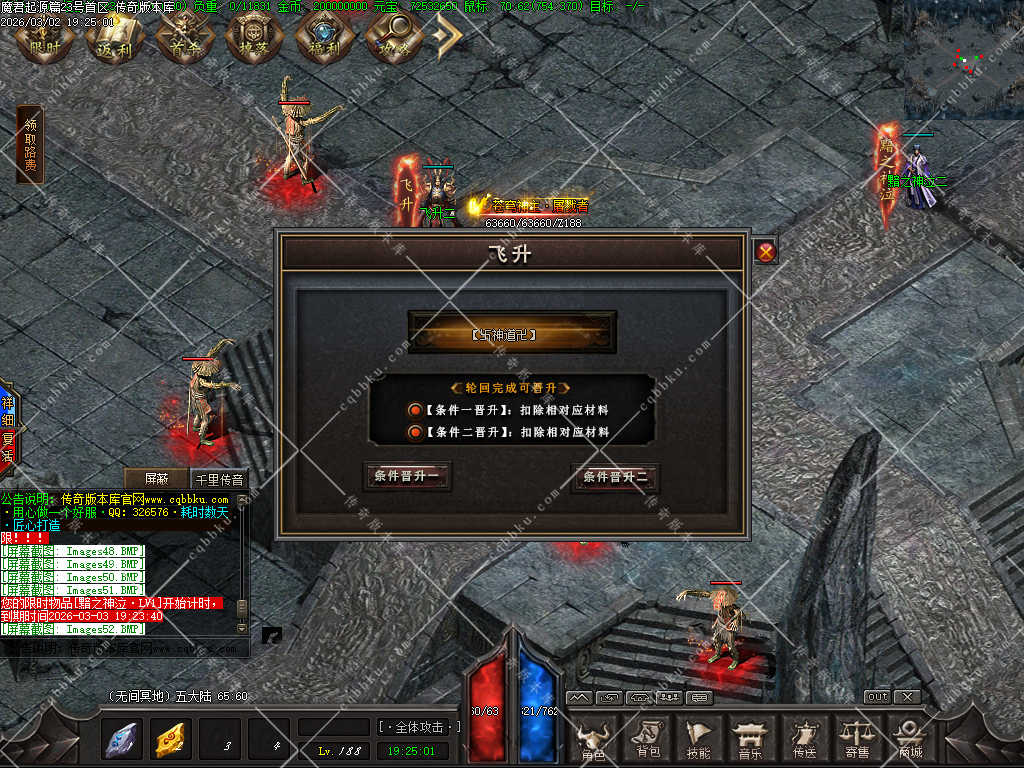The width and height of the screenshot is (1024, 768).
Task: Open the 掉落 drops icon
Action: 255,38
